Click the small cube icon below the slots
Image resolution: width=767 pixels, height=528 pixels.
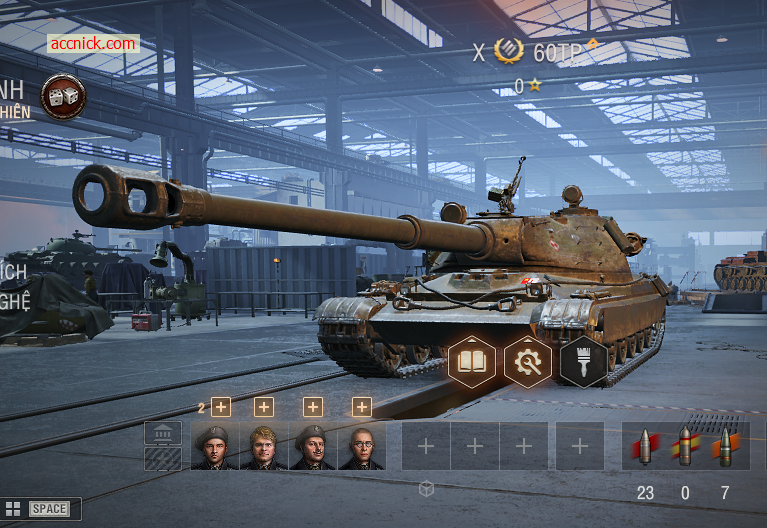click(x=426, y=489)
